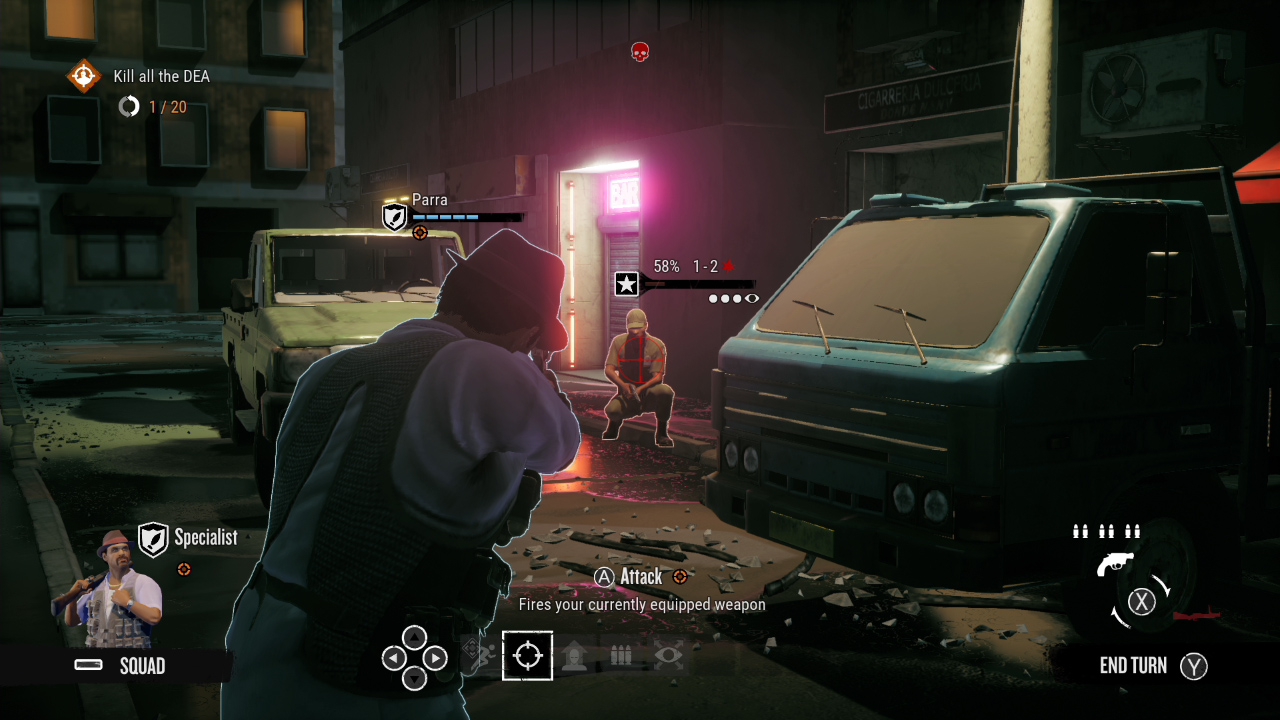Click the Reload bullets icon
1280x720 pixels.
(621, 655)
